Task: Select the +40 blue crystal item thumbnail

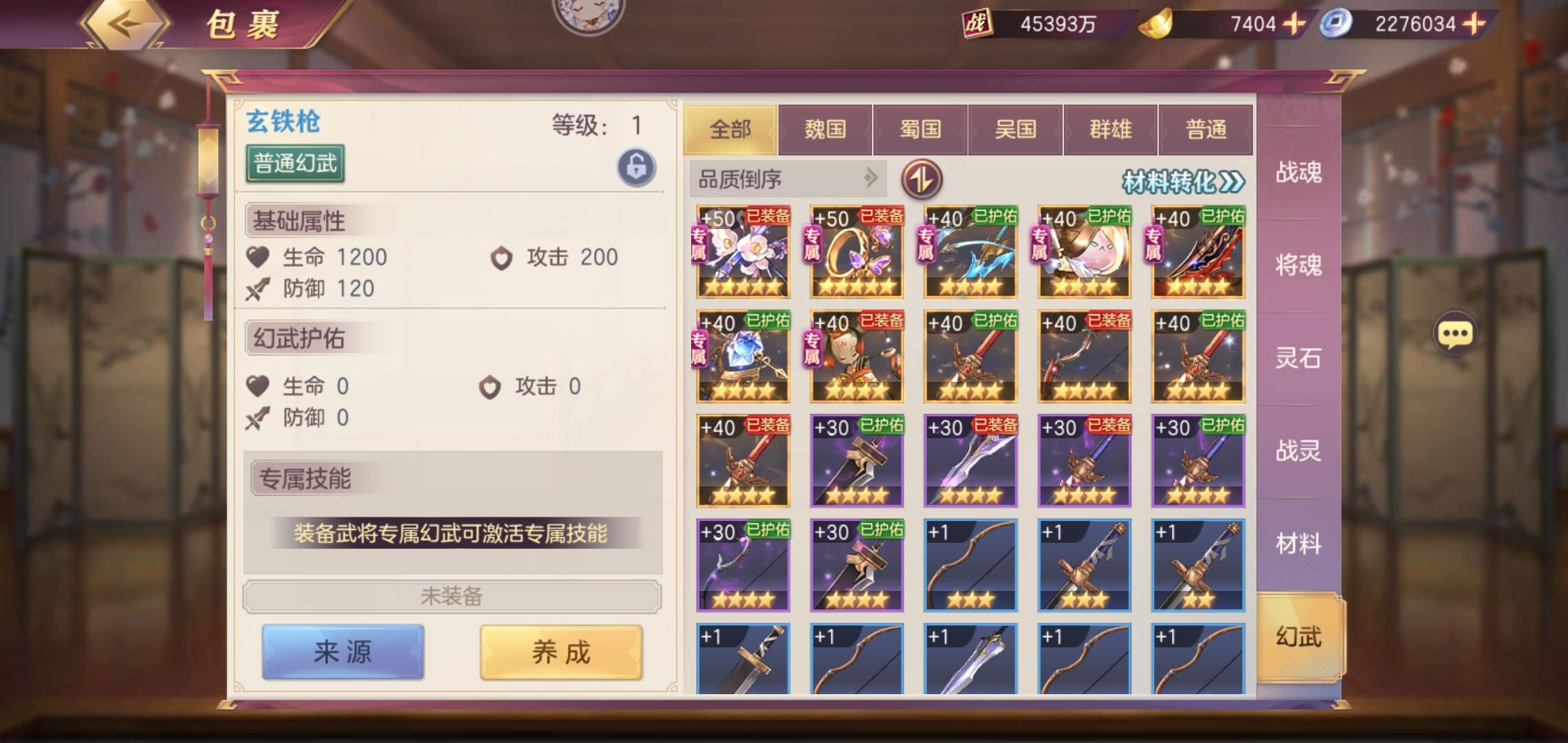Action: coord(741,358)
